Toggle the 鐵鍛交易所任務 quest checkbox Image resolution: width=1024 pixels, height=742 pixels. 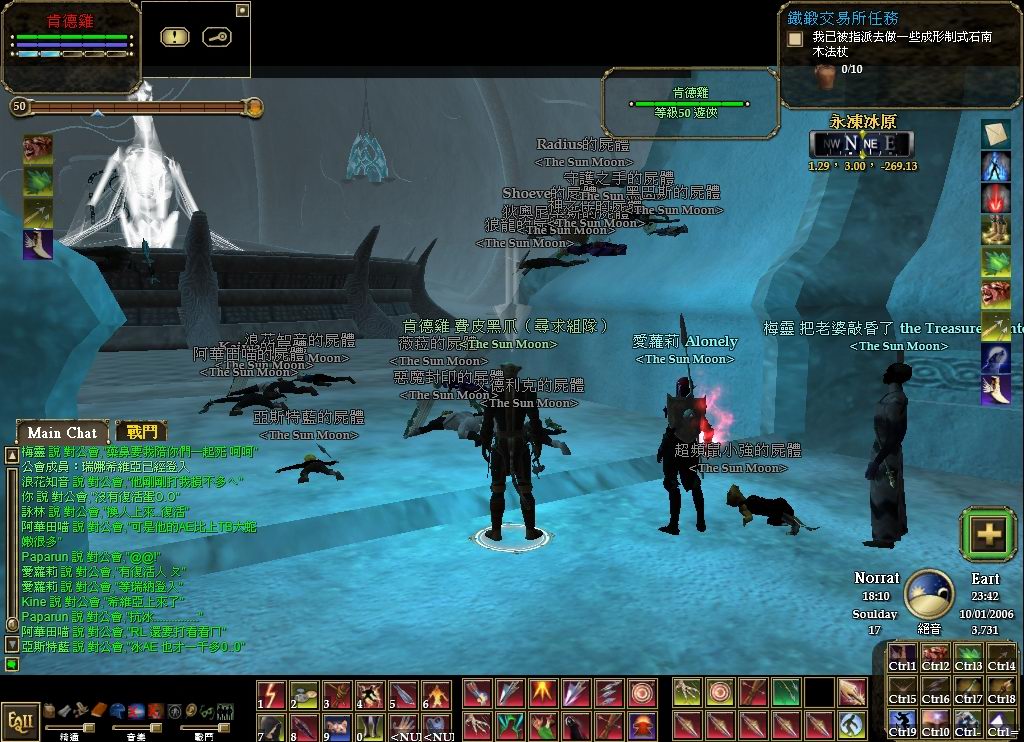click(x=795, y=39)
